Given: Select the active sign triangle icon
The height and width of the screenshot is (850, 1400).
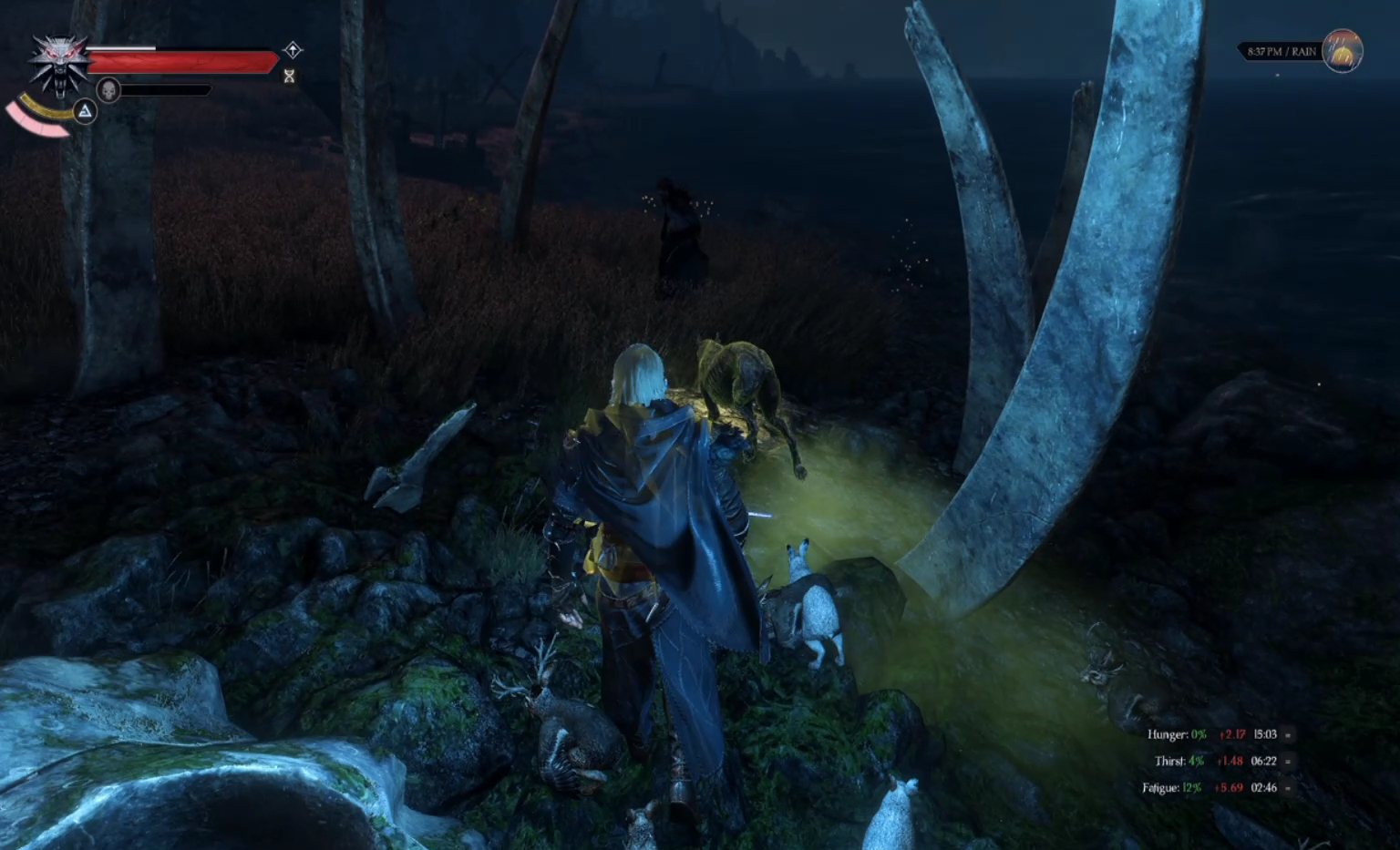Looking at the screenshot, I should [85, 111].
